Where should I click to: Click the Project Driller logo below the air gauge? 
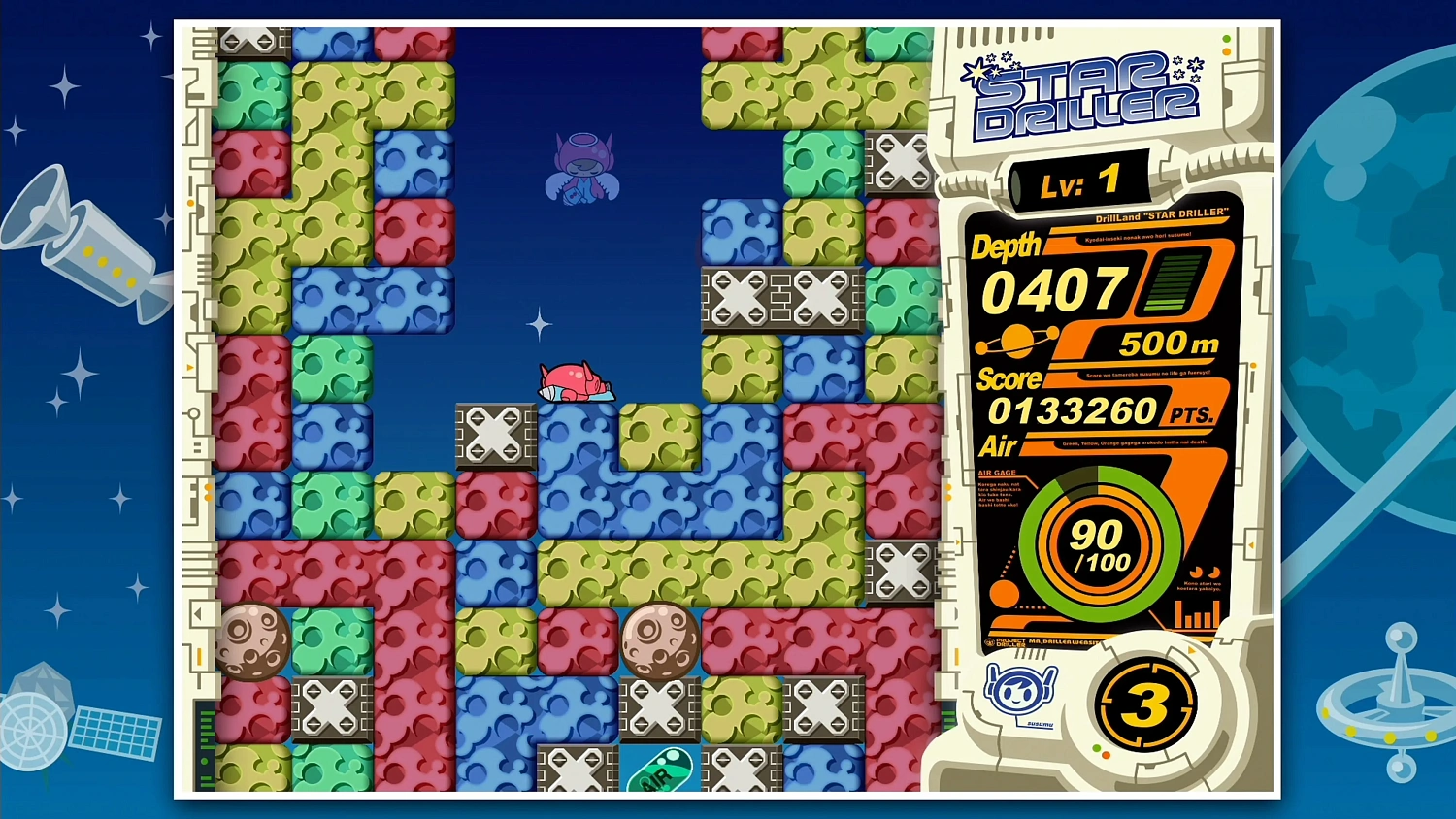1005,642
